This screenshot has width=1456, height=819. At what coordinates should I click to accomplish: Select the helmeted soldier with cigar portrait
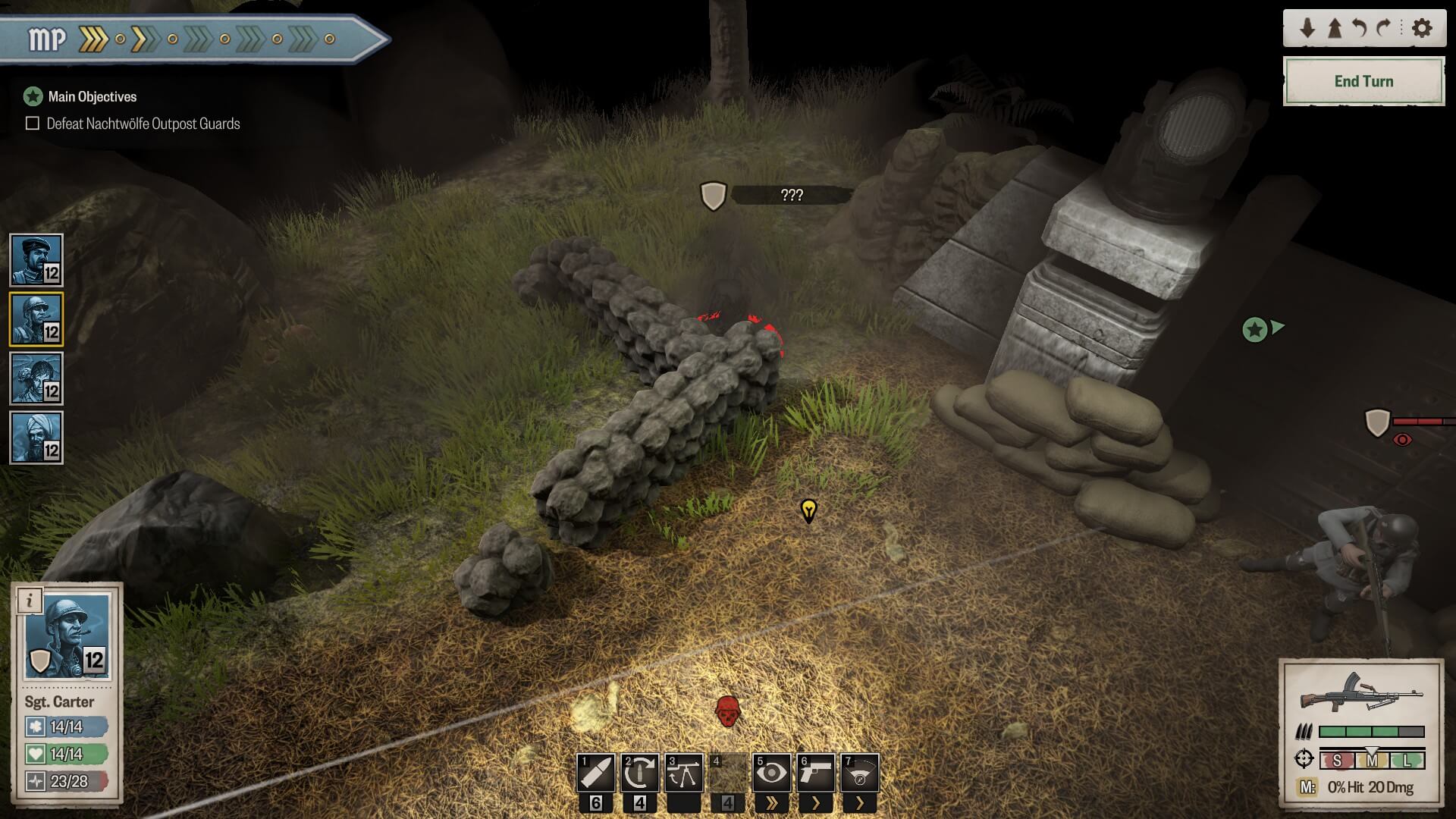(36, 319)
